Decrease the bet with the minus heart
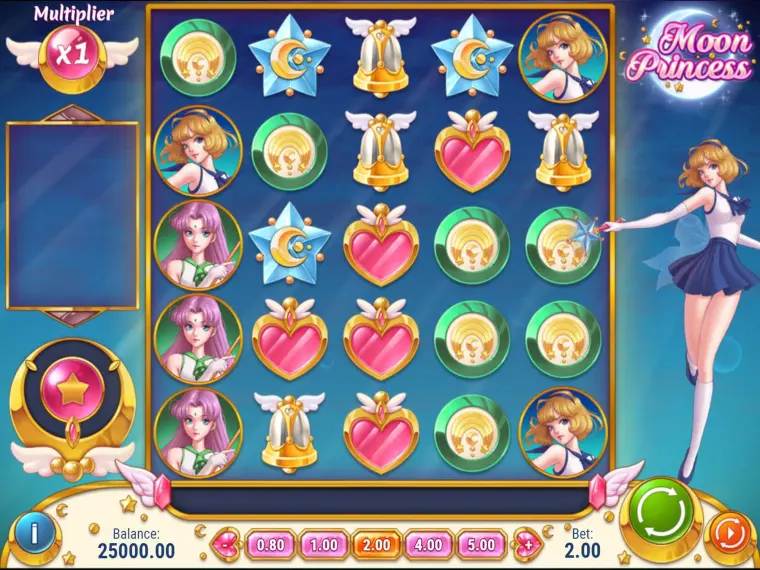The image size is (760, 570). (228, 546)
